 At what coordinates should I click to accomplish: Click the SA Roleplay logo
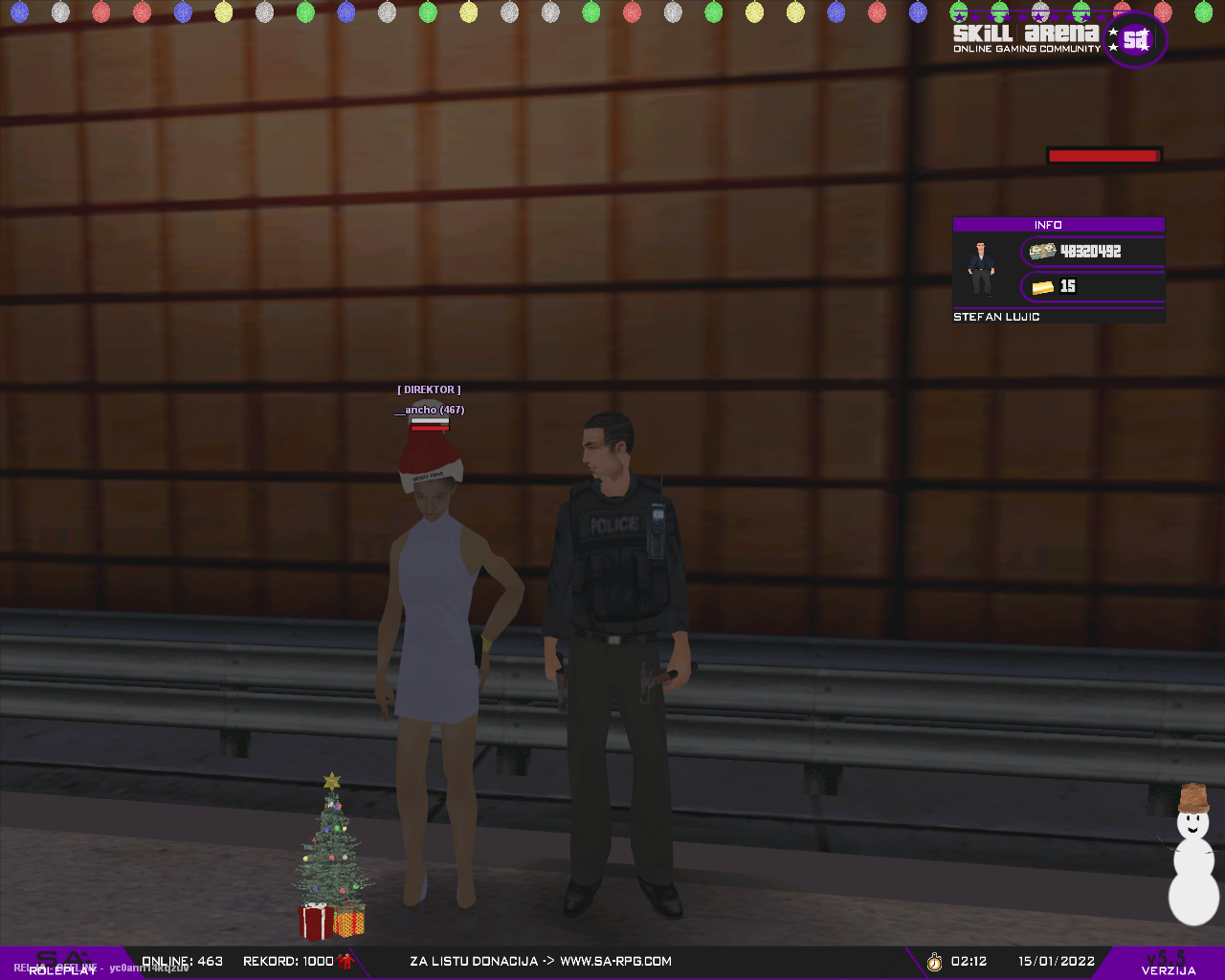(62, 962)
